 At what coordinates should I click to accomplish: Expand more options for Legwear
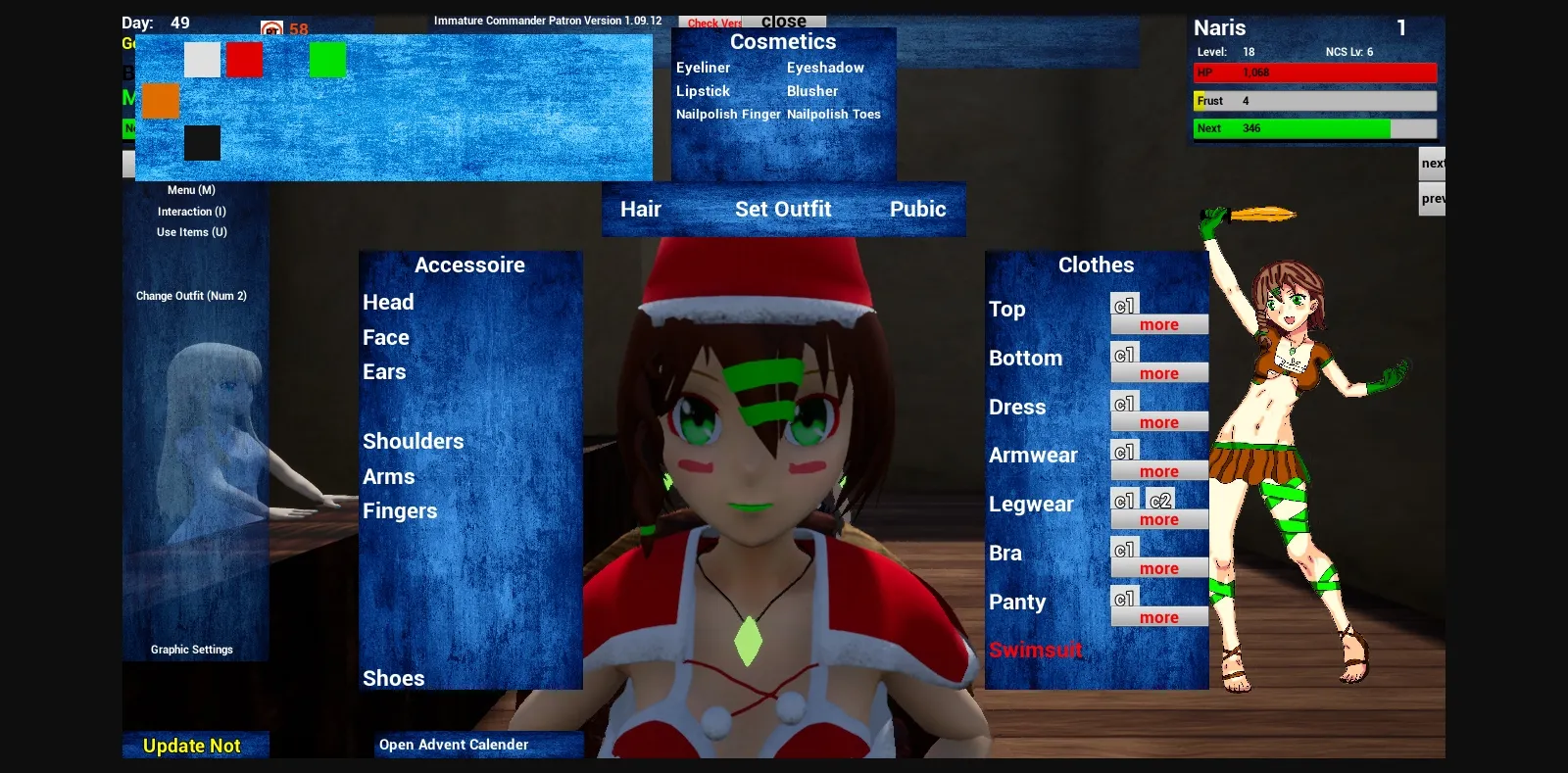pyautogui.click(x=1159, y=518)
